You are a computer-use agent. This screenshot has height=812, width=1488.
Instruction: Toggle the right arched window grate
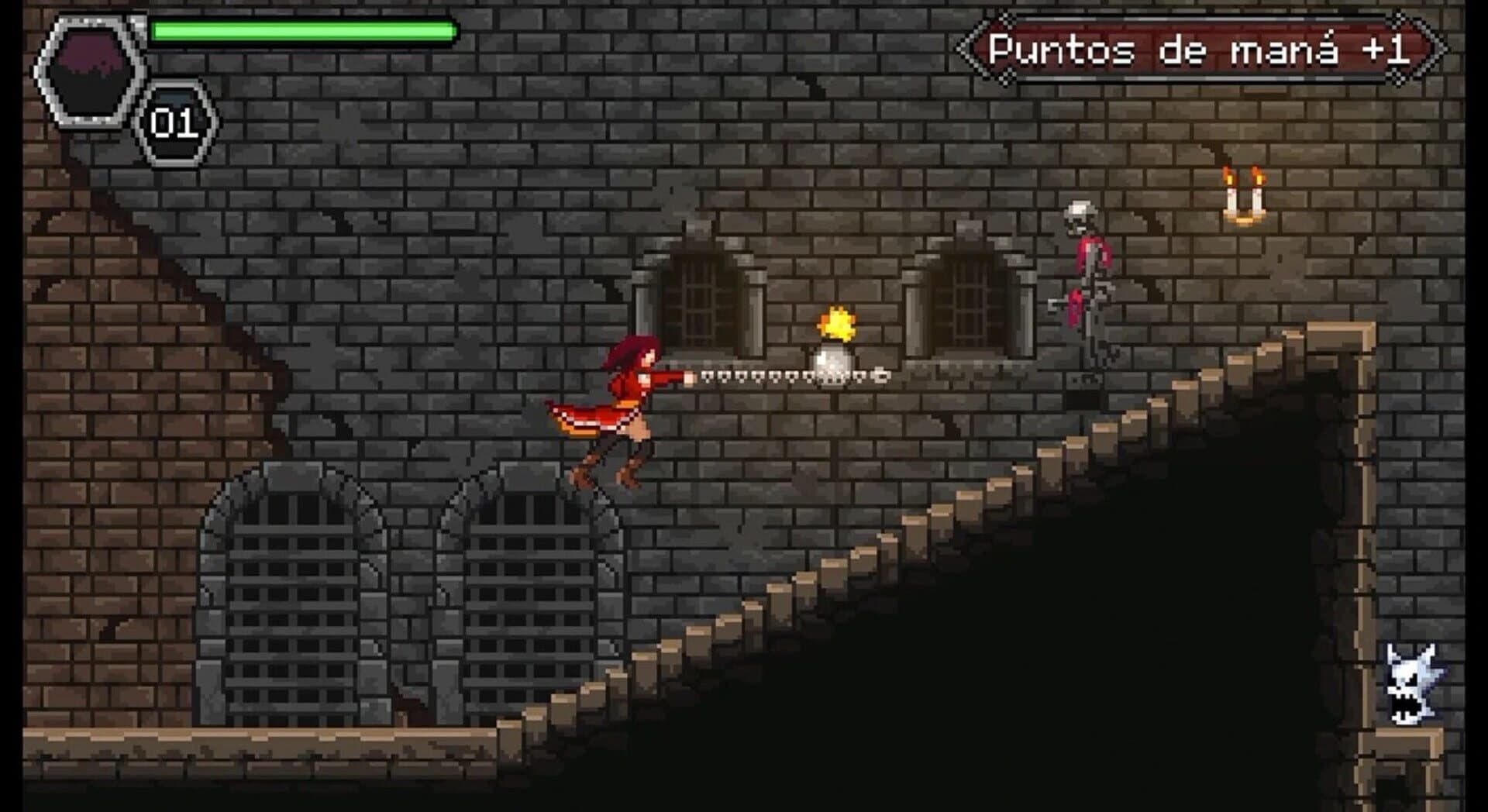969,298
